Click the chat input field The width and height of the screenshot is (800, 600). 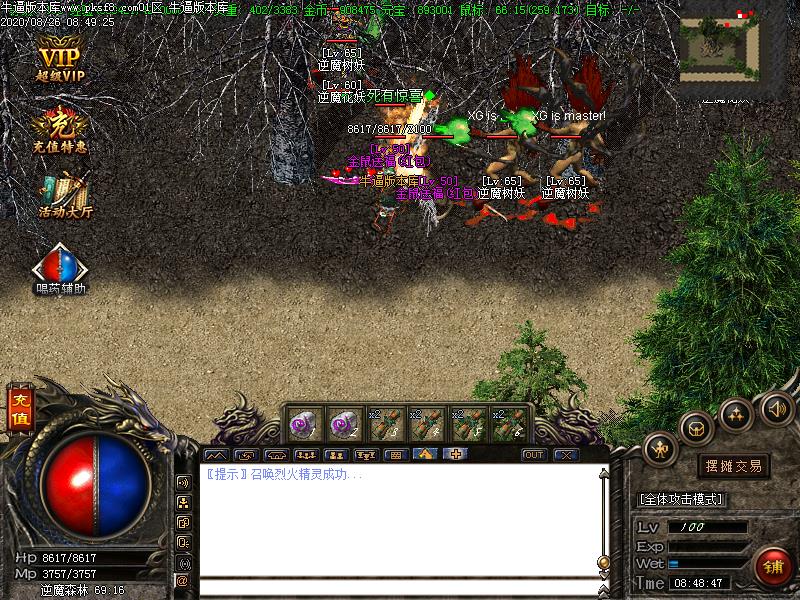400,587
